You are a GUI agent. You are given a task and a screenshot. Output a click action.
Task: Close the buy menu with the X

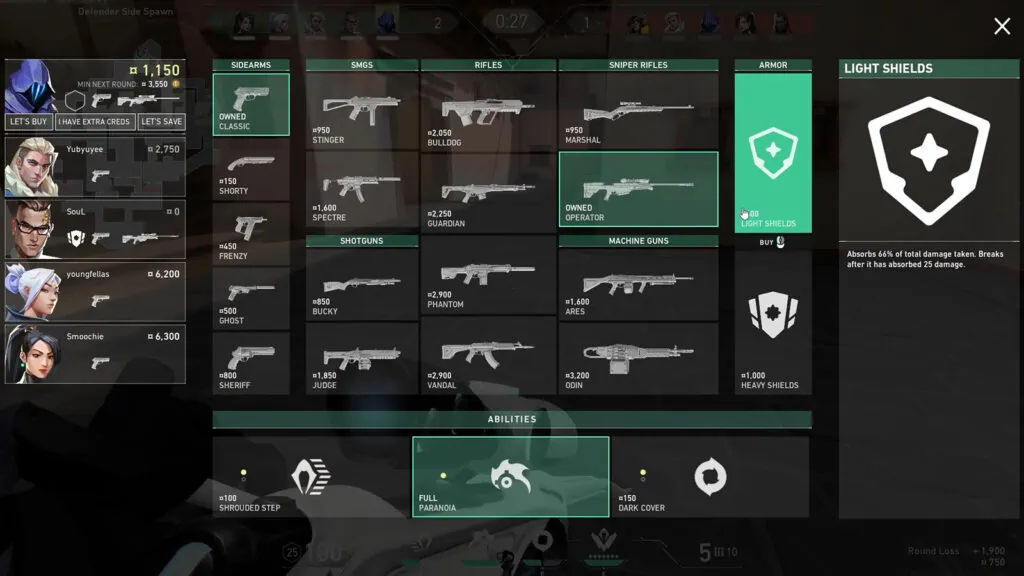(x=1002, y=27)
